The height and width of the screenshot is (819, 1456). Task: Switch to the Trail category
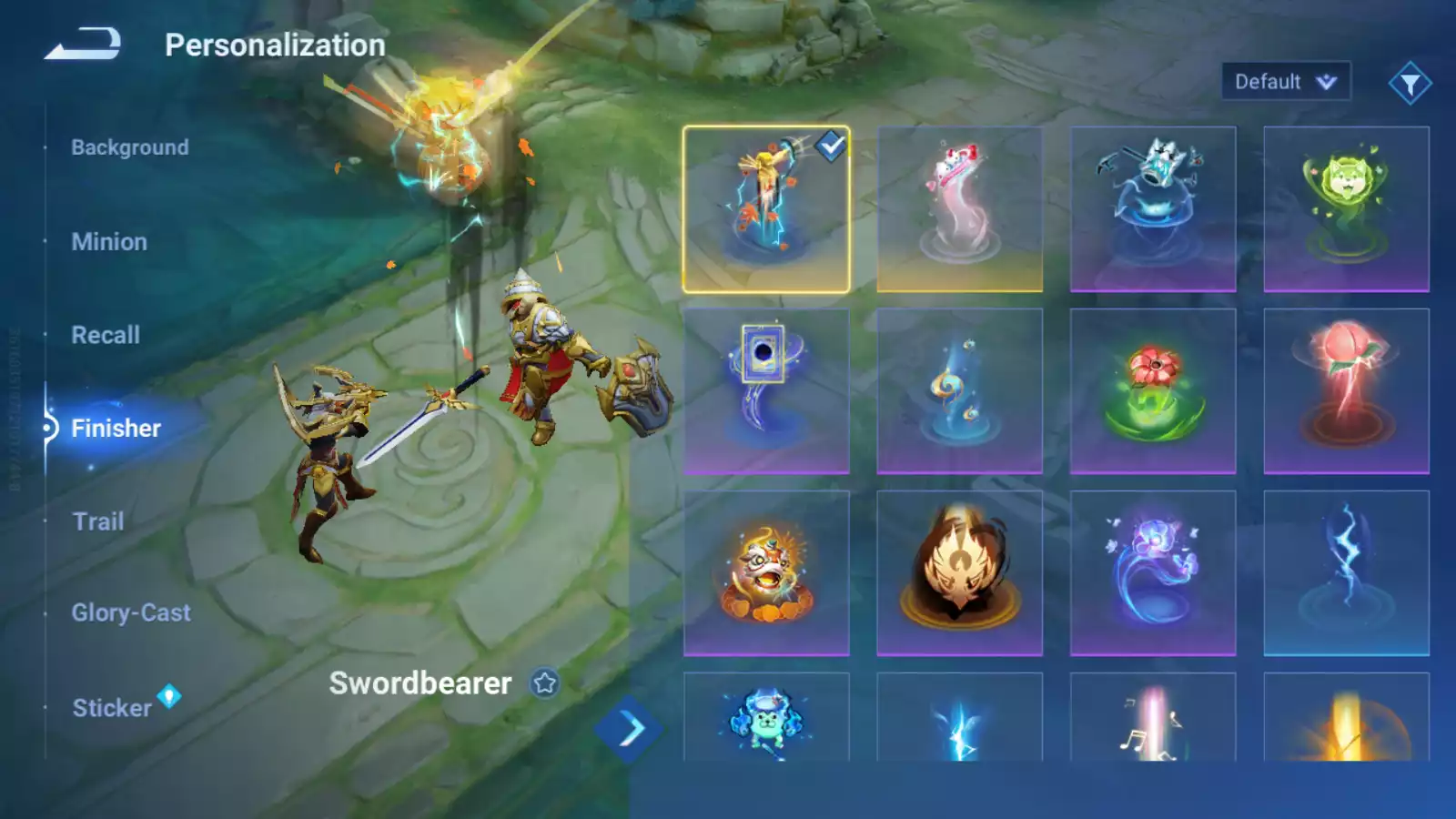pyautogui.click(x=97, y=521)
